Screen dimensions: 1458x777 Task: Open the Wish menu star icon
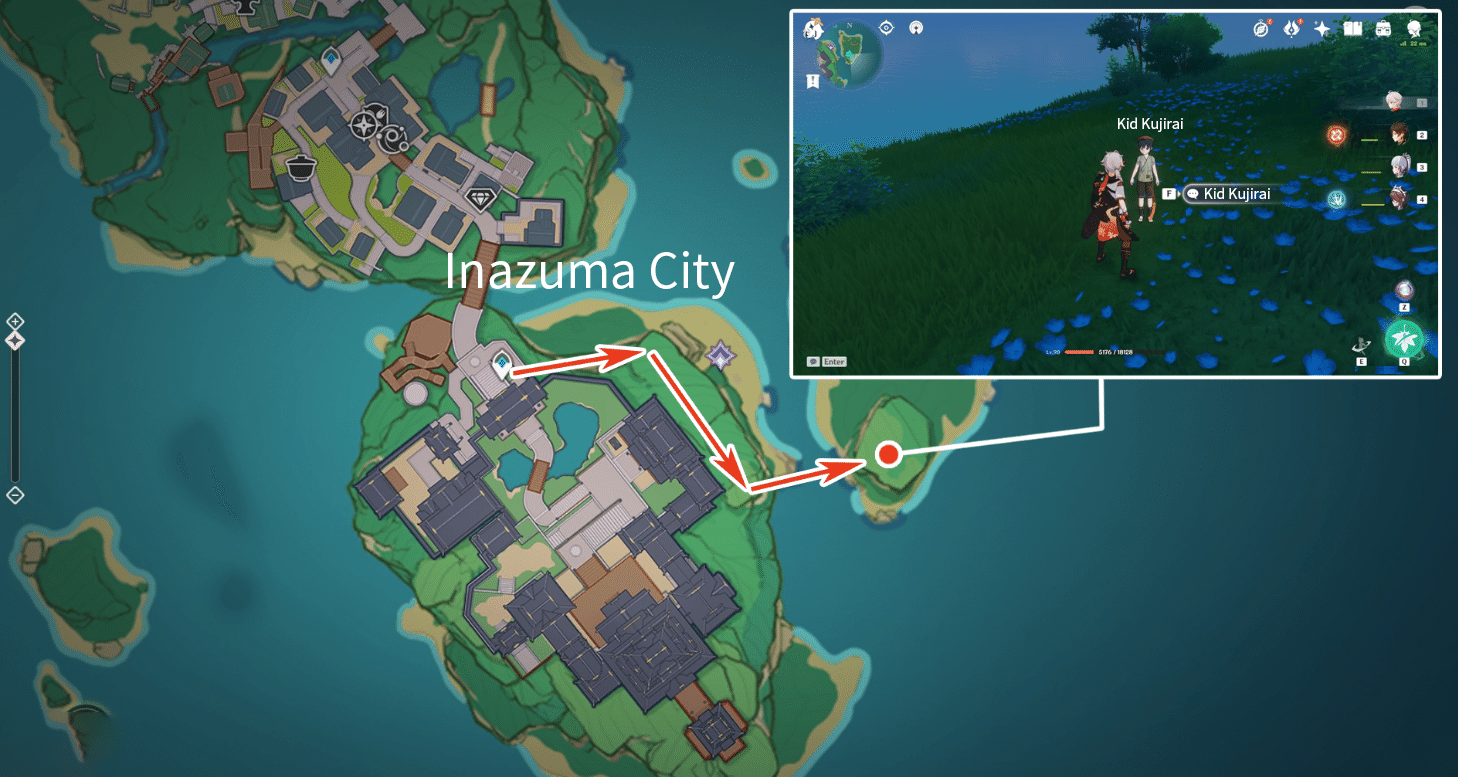coord(1320,28)
